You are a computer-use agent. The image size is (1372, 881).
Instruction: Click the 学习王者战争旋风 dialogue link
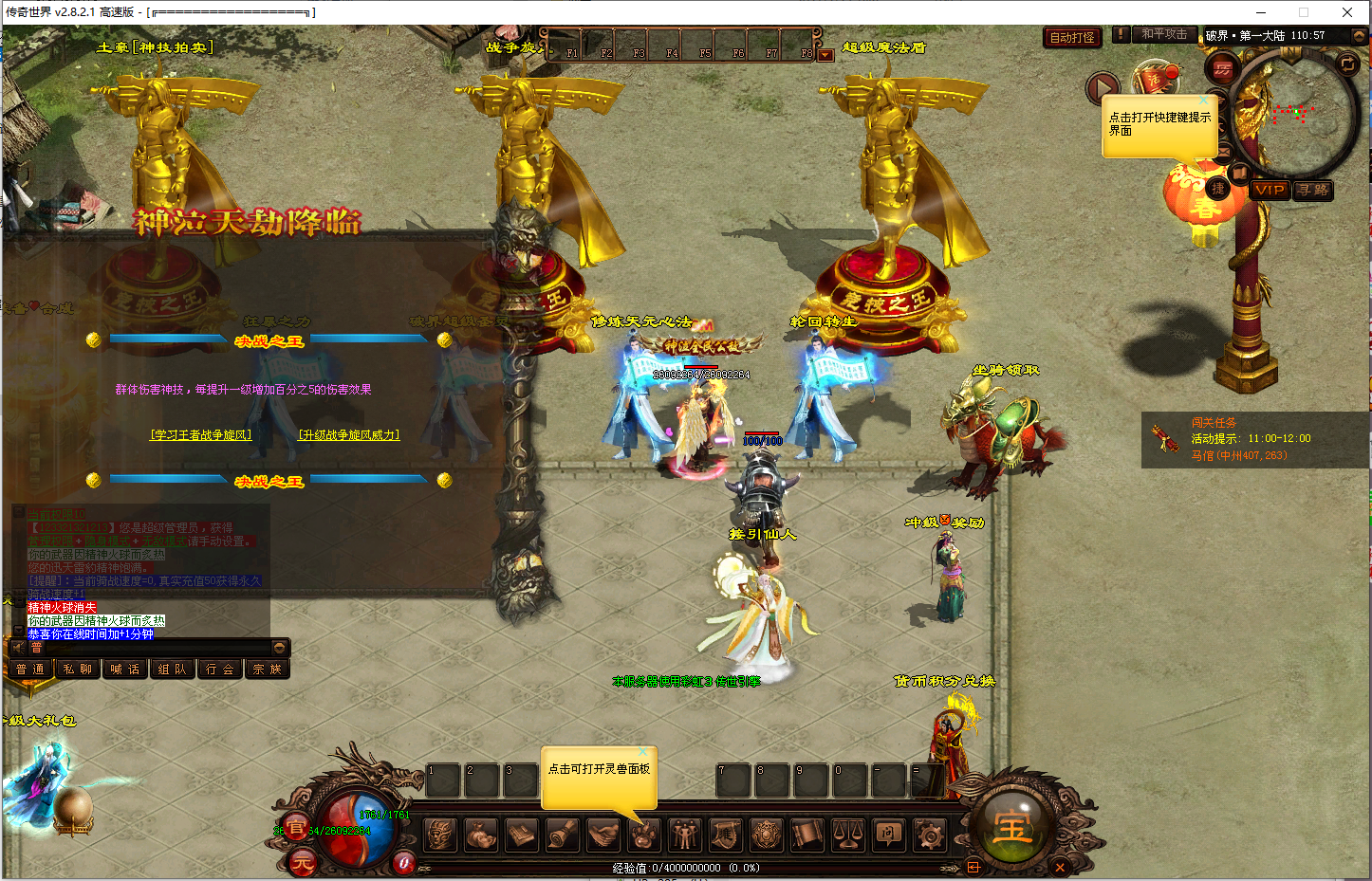201,434
